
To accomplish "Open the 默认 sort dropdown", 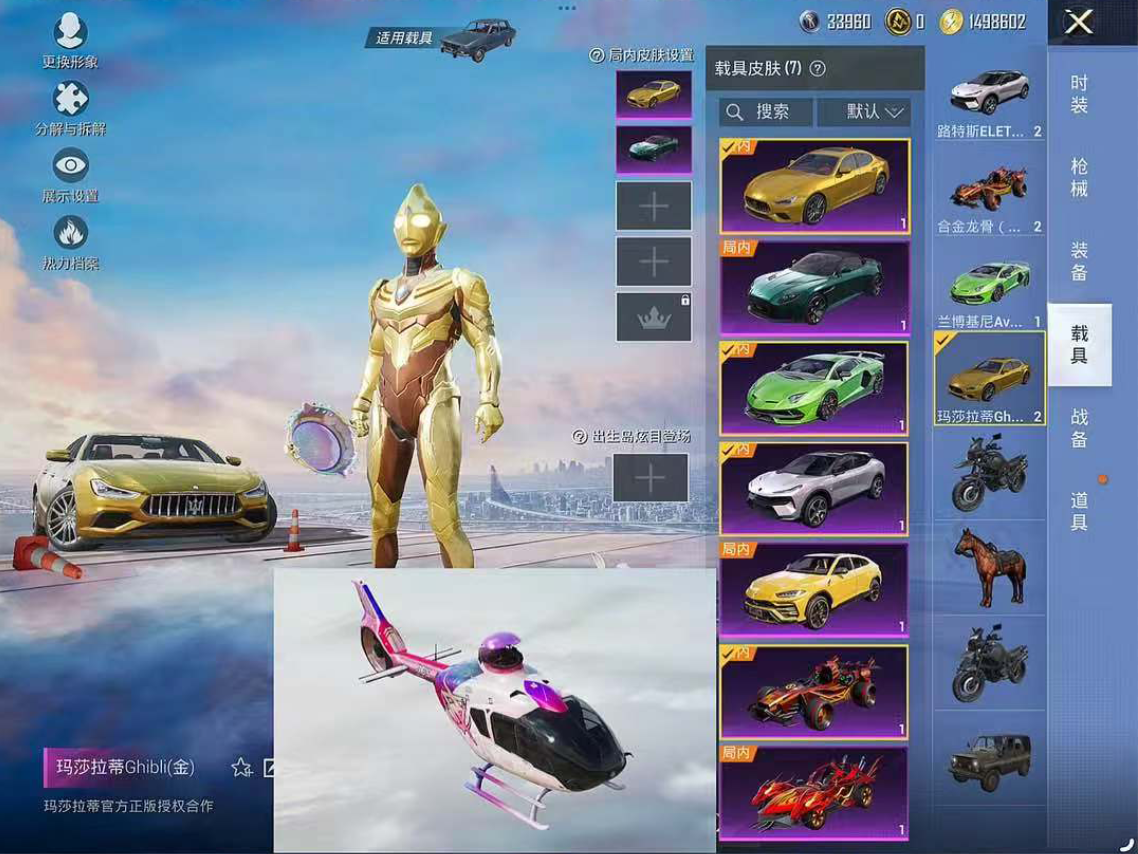I will click(864, 112).
